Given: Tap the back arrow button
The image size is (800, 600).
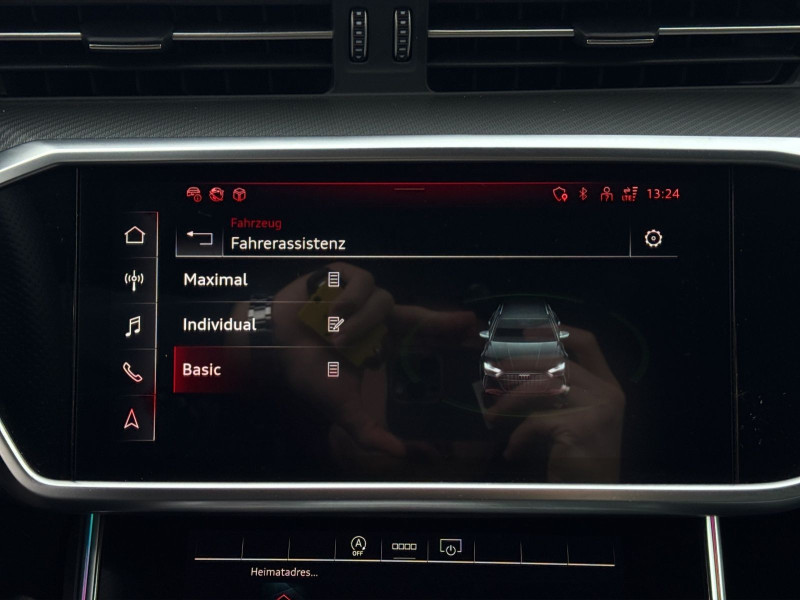Looking at the screenshot, I should pyautogui.click(x=200, y=239).
